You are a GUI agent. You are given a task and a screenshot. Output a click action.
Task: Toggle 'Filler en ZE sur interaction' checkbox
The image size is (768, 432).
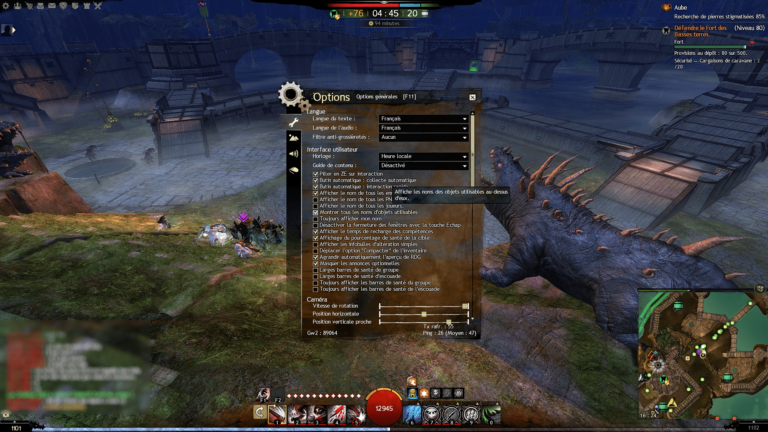click(x=316, y=174)
